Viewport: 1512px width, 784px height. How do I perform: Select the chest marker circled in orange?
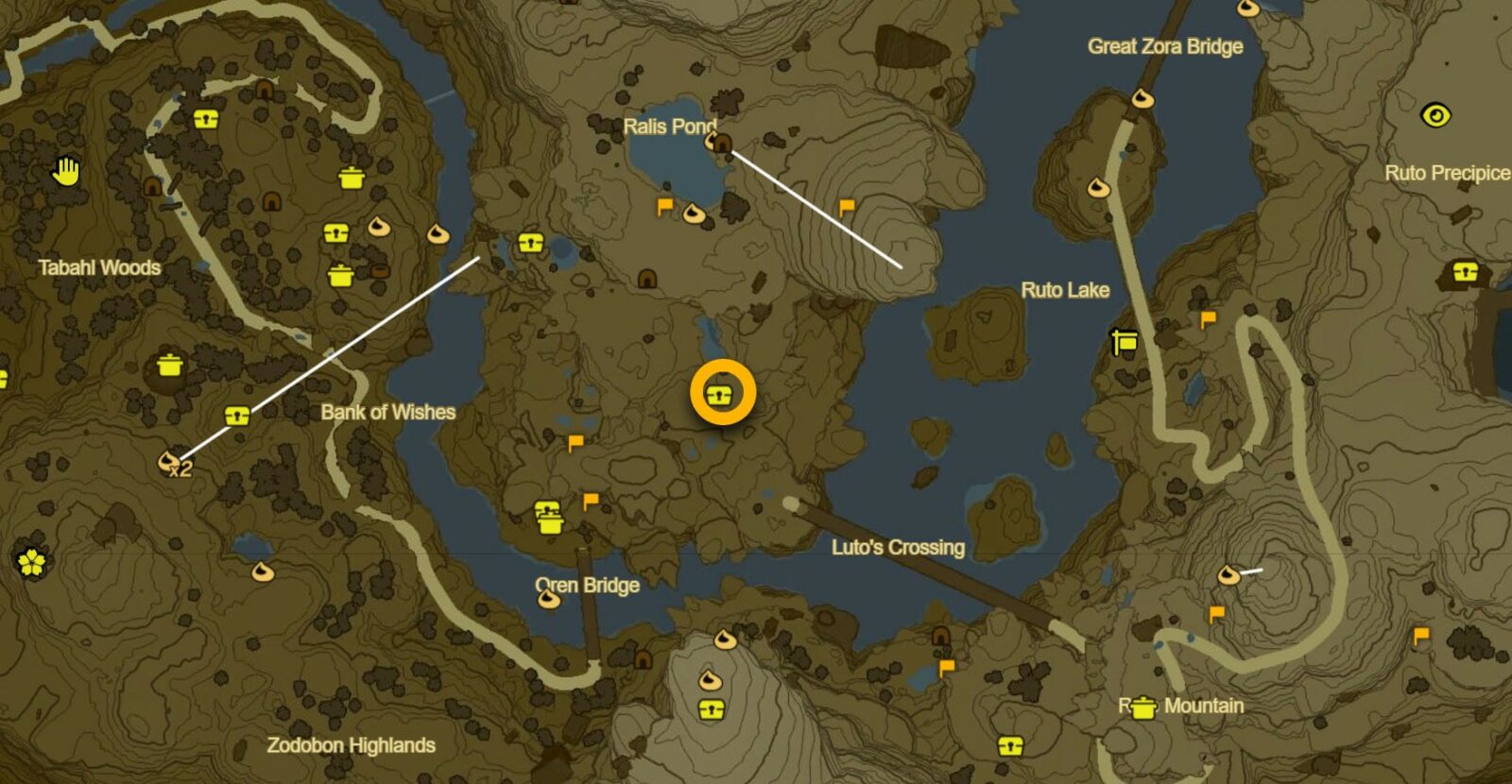tap(722, 395)
